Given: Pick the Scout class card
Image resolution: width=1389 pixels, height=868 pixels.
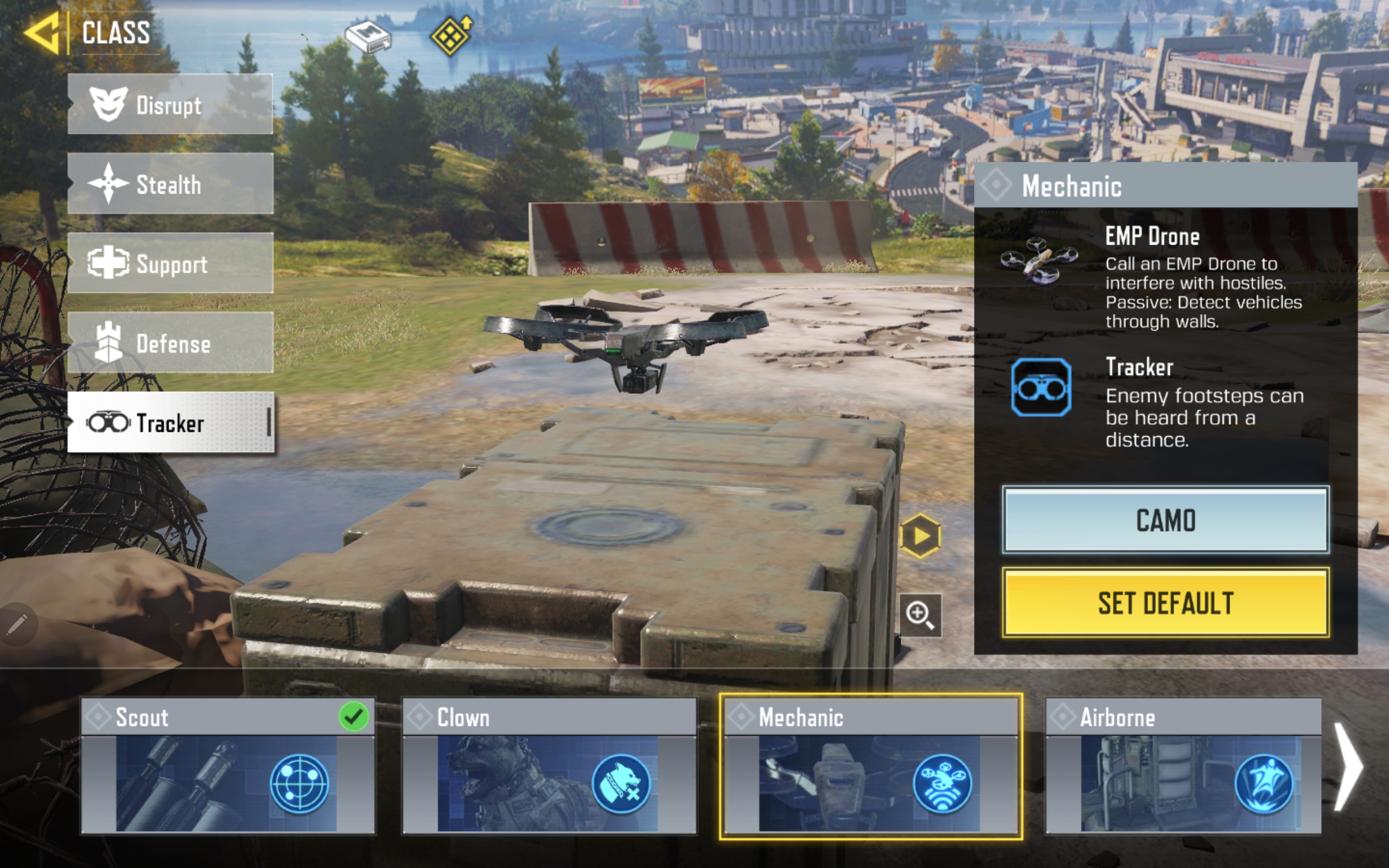Looking at the screenshot, I should 227,765.
